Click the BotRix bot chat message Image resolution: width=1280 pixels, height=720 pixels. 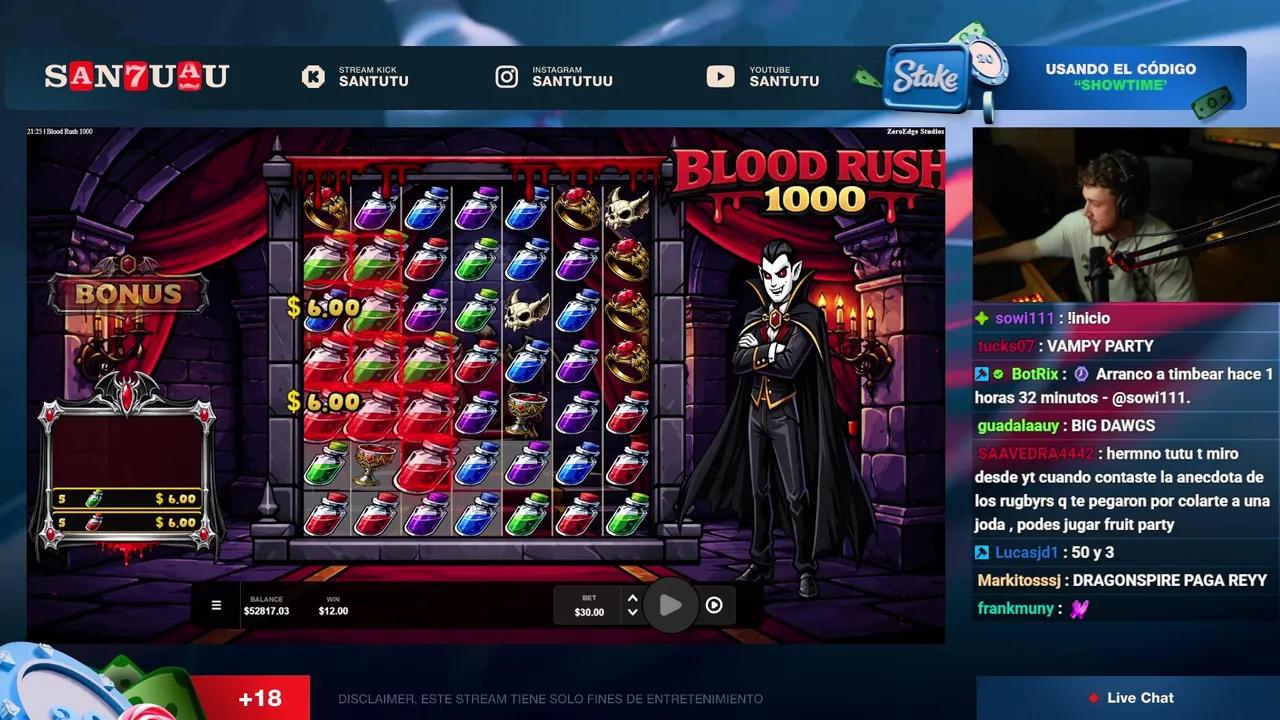(1100, 385)
